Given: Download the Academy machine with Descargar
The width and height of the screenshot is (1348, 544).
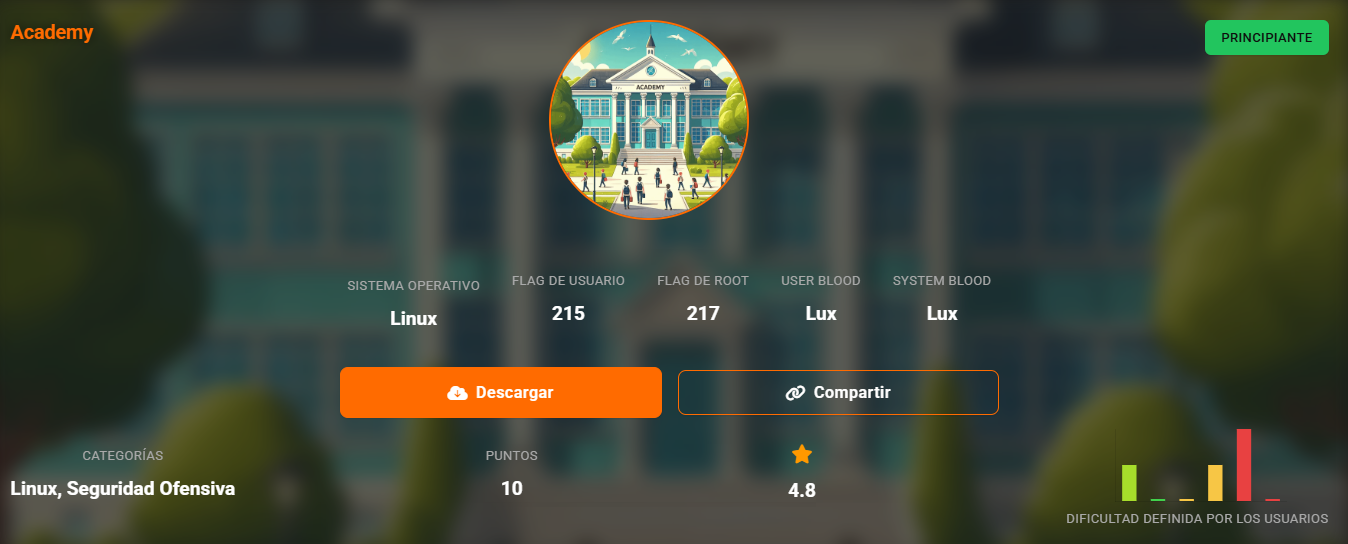Looking at the screenshot, I should coord(500,392).
